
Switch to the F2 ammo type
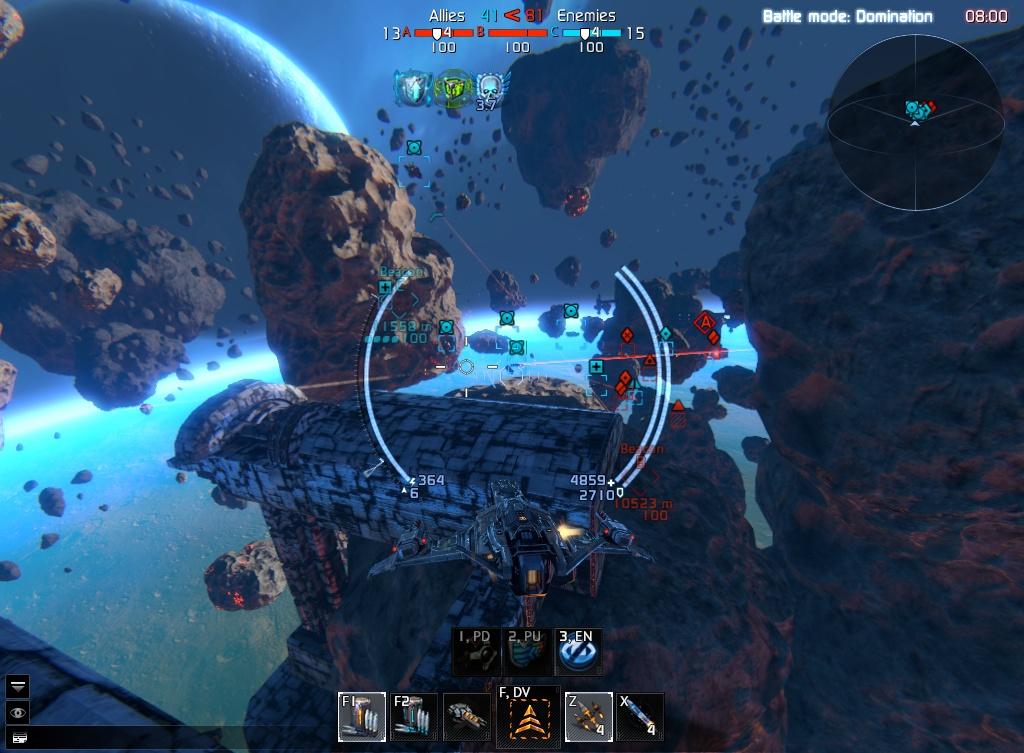point(413,716)
